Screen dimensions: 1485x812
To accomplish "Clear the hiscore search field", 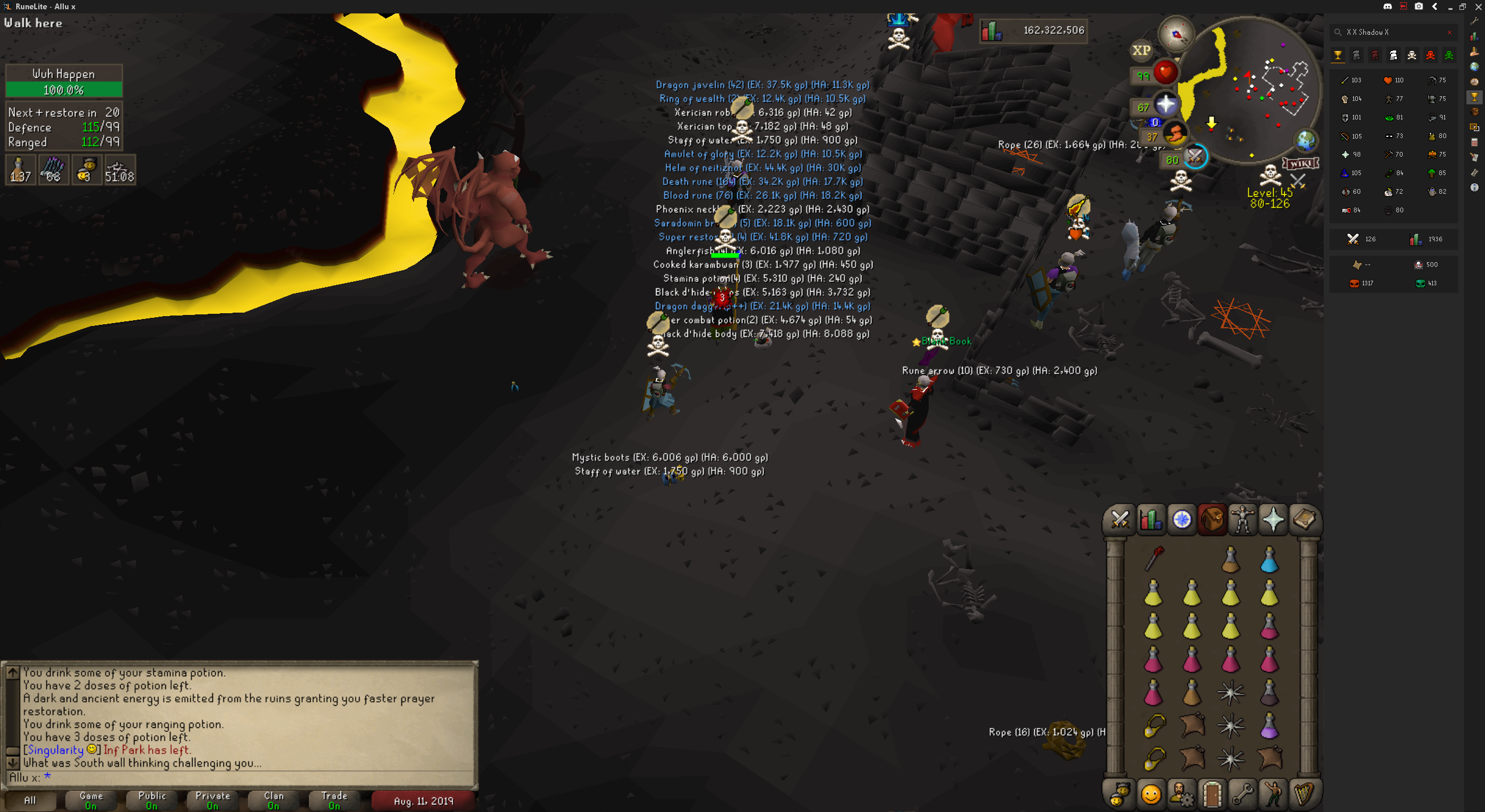I will click(x=1450, y=32).
